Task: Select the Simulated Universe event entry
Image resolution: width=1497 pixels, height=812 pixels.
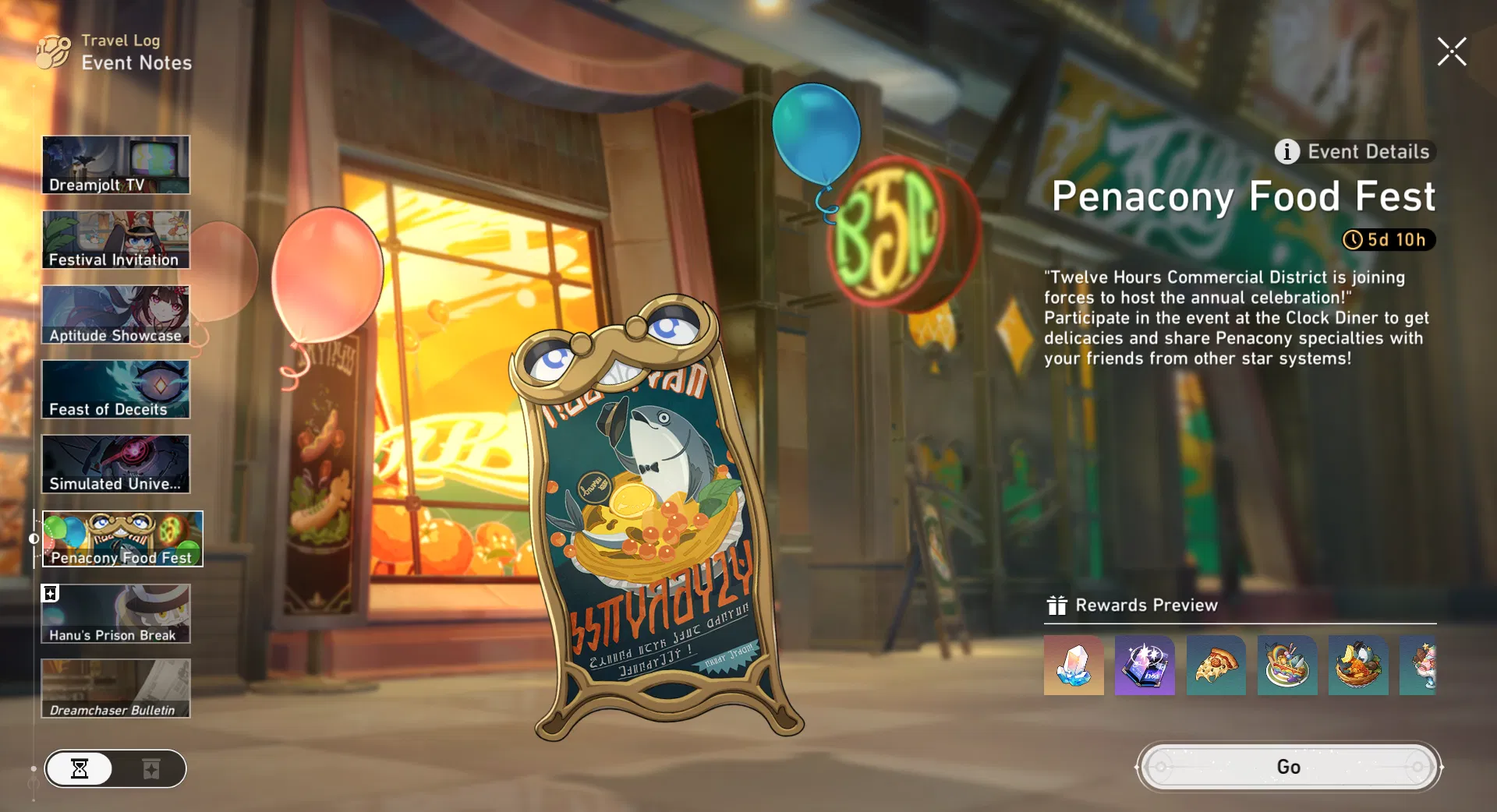Action: [115, 464]
